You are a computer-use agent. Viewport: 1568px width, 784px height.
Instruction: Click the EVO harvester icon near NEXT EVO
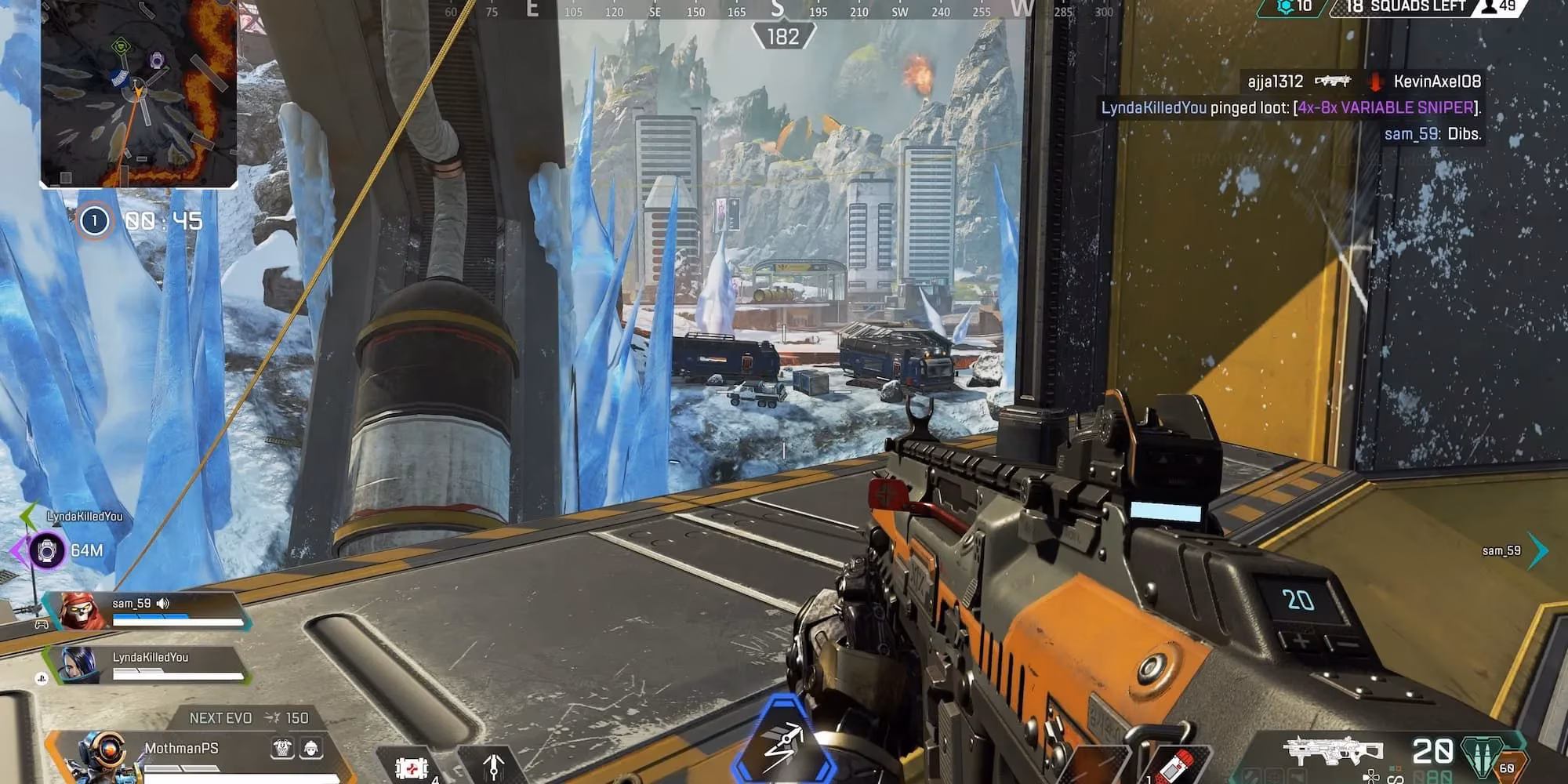point(273,718)
